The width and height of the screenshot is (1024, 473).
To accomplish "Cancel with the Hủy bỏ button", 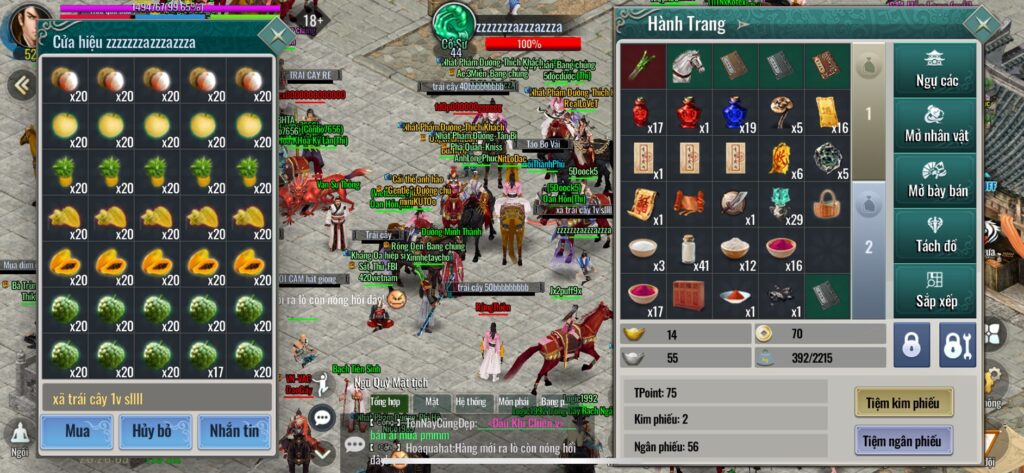I will pyautogui.click(x=155, y=431).
